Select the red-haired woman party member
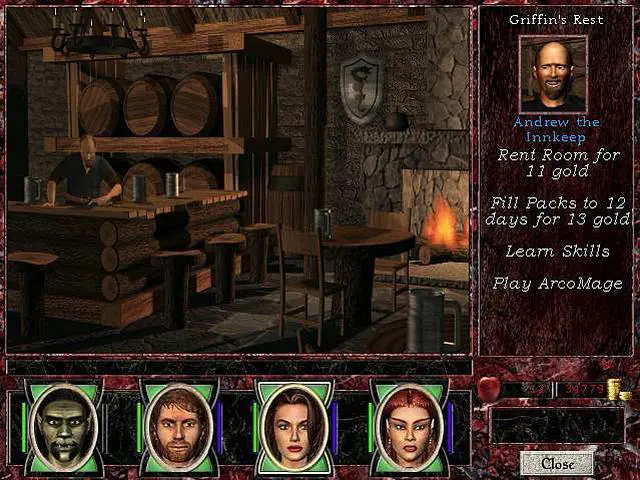This screenshot has width=640, height=480. (x=407, y=424)
